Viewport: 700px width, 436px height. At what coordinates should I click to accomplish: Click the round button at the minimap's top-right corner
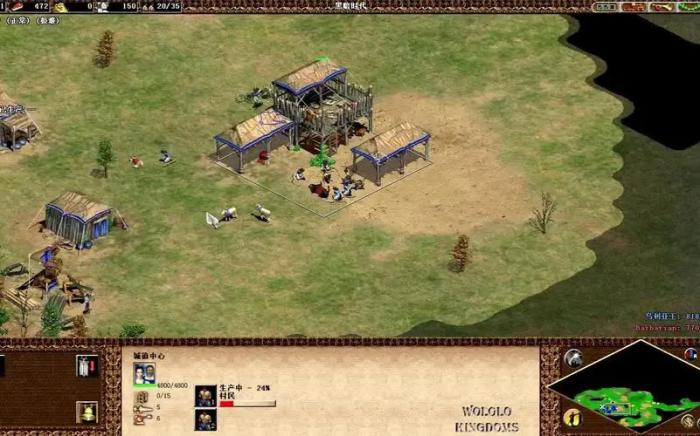[x=690, y=354]
